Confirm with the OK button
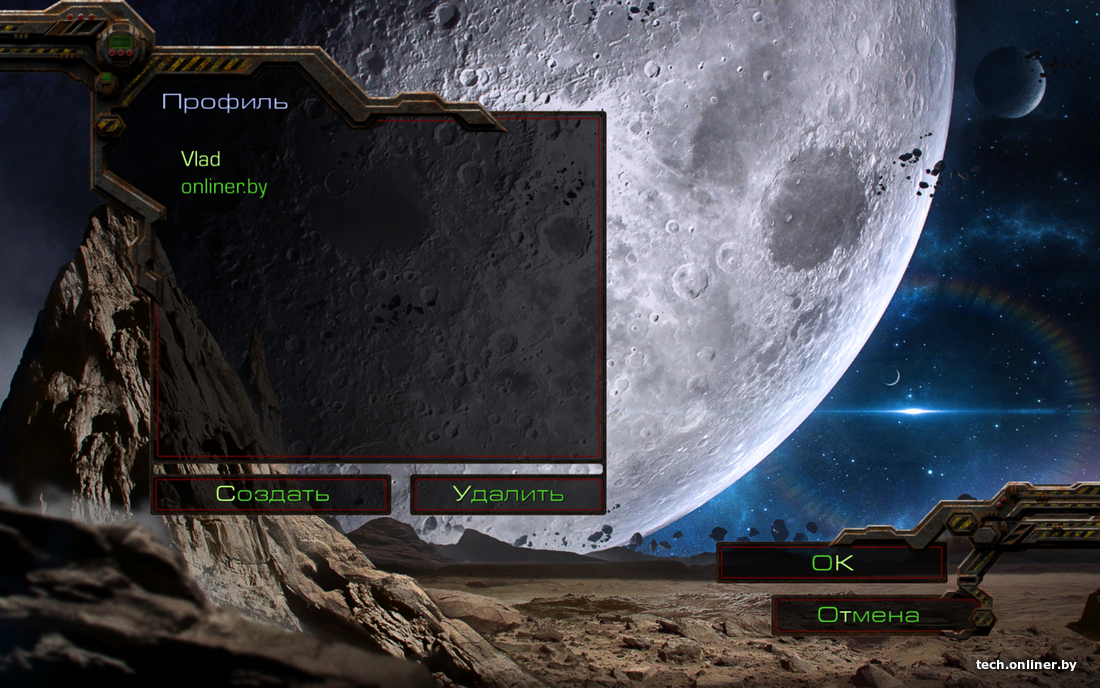 (x=832, y=563)
